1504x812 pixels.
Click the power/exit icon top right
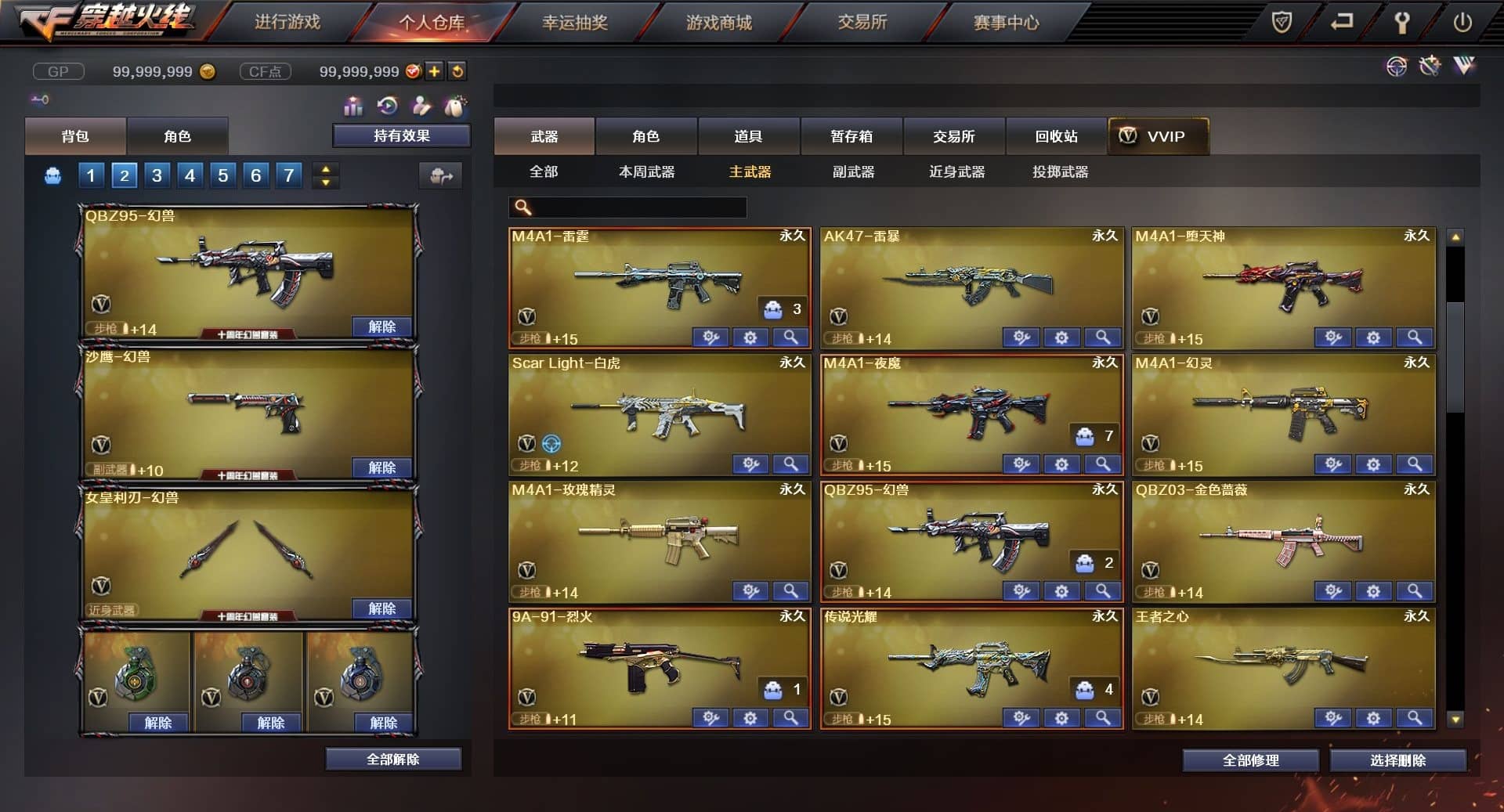pyautogui.click(x=1462, y=22)
